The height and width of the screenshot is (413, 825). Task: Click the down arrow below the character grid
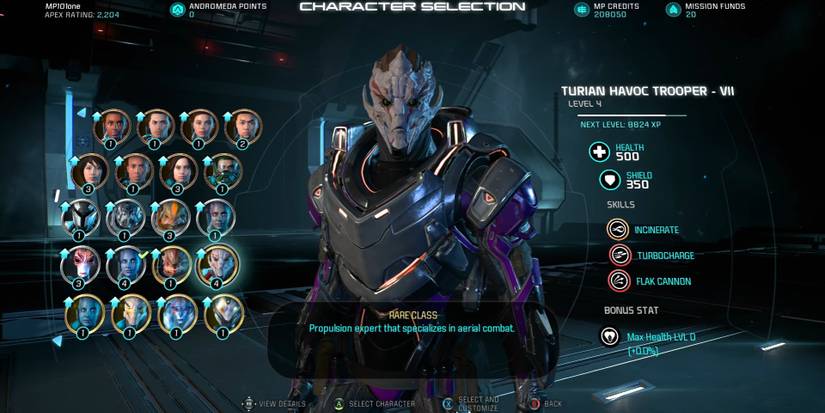click(57, 341)
